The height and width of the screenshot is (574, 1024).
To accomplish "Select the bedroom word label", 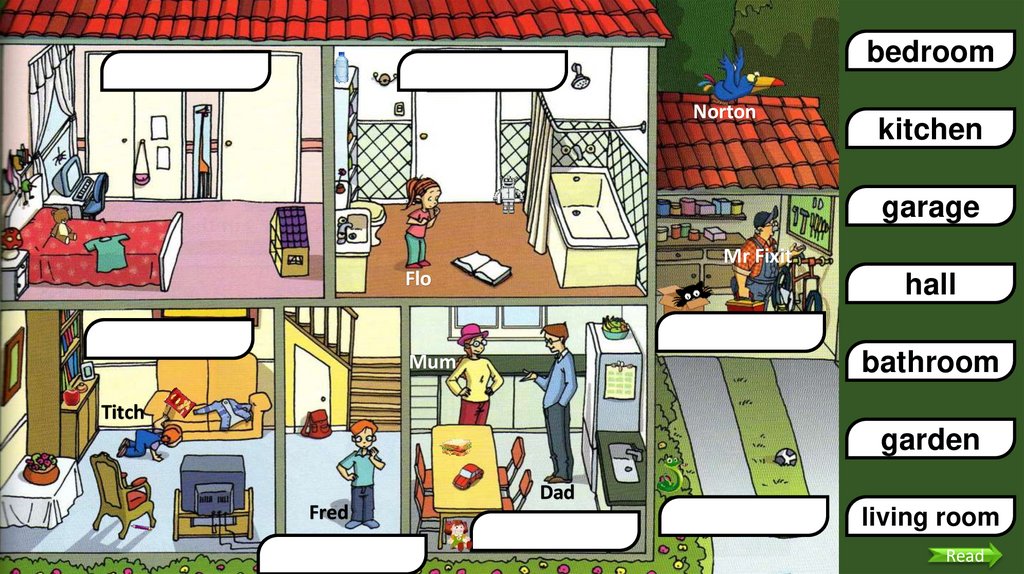I will tap(930, 51).
